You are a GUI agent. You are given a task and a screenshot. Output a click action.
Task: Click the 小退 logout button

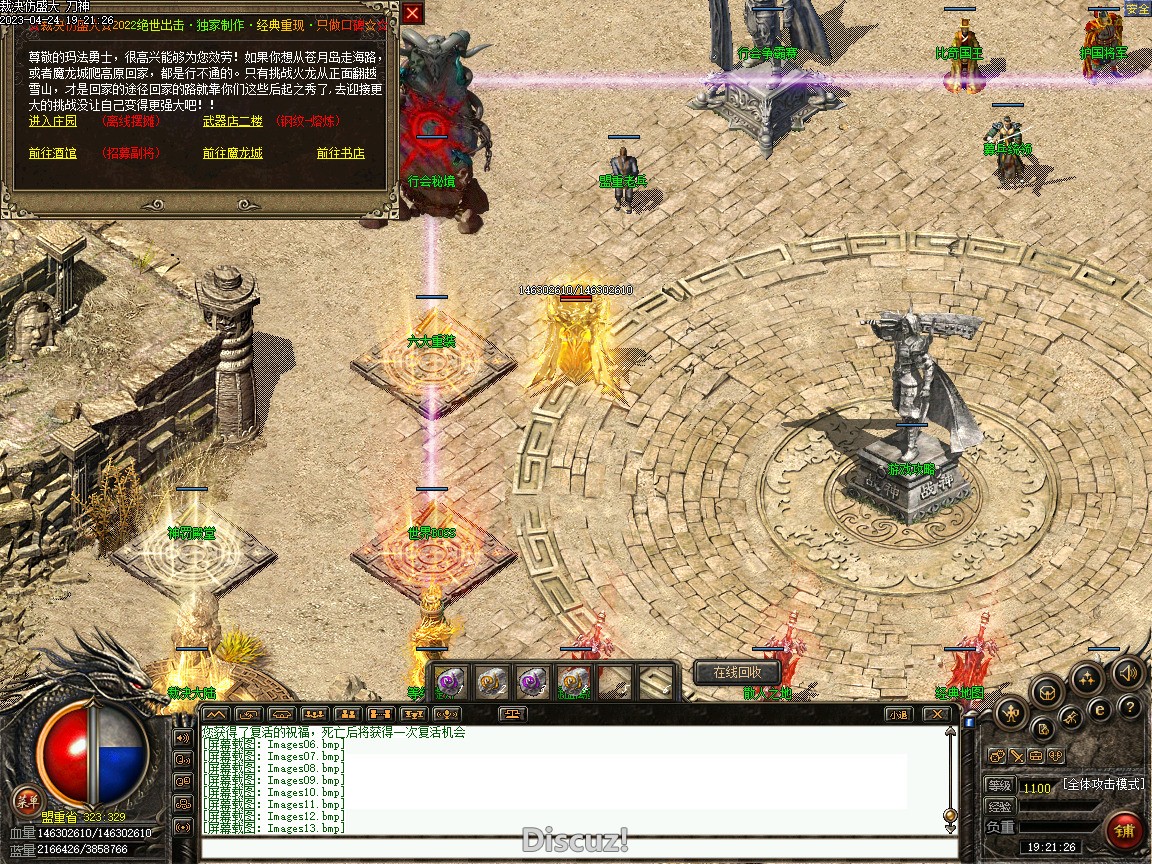[x=898, y=714]
